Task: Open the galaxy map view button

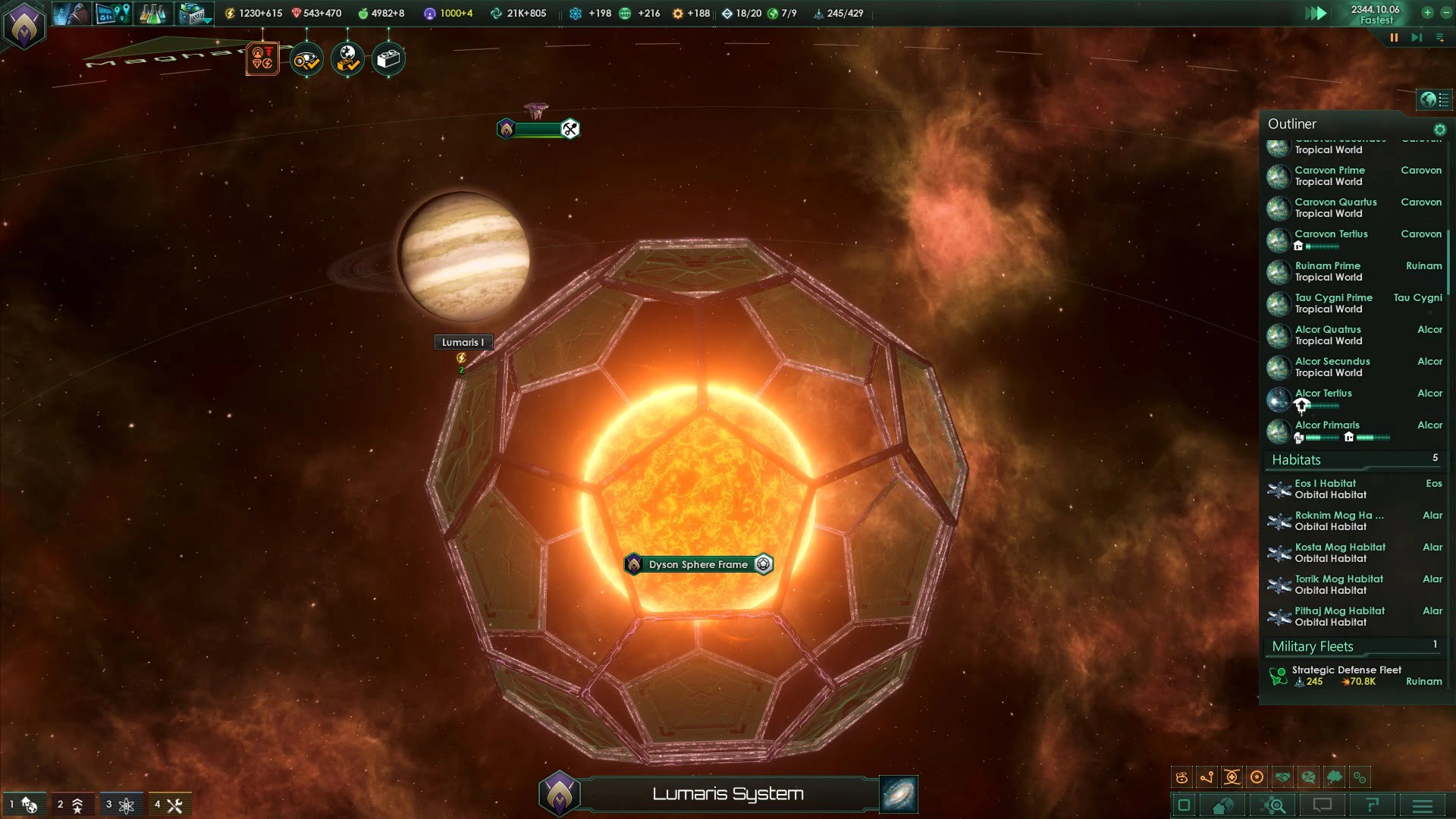Action: (899, 794)
